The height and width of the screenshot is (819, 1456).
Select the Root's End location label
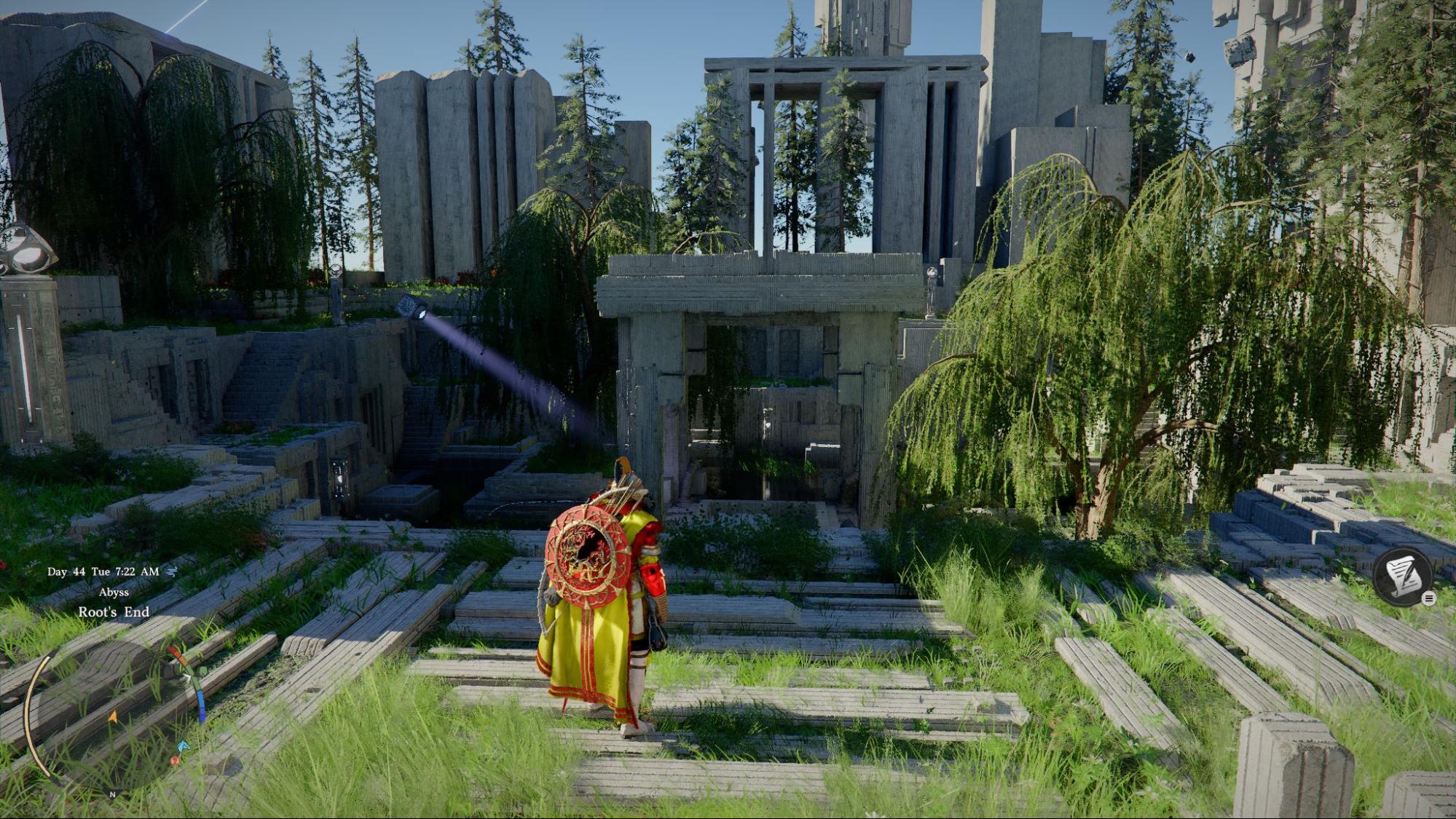(114, 612)
